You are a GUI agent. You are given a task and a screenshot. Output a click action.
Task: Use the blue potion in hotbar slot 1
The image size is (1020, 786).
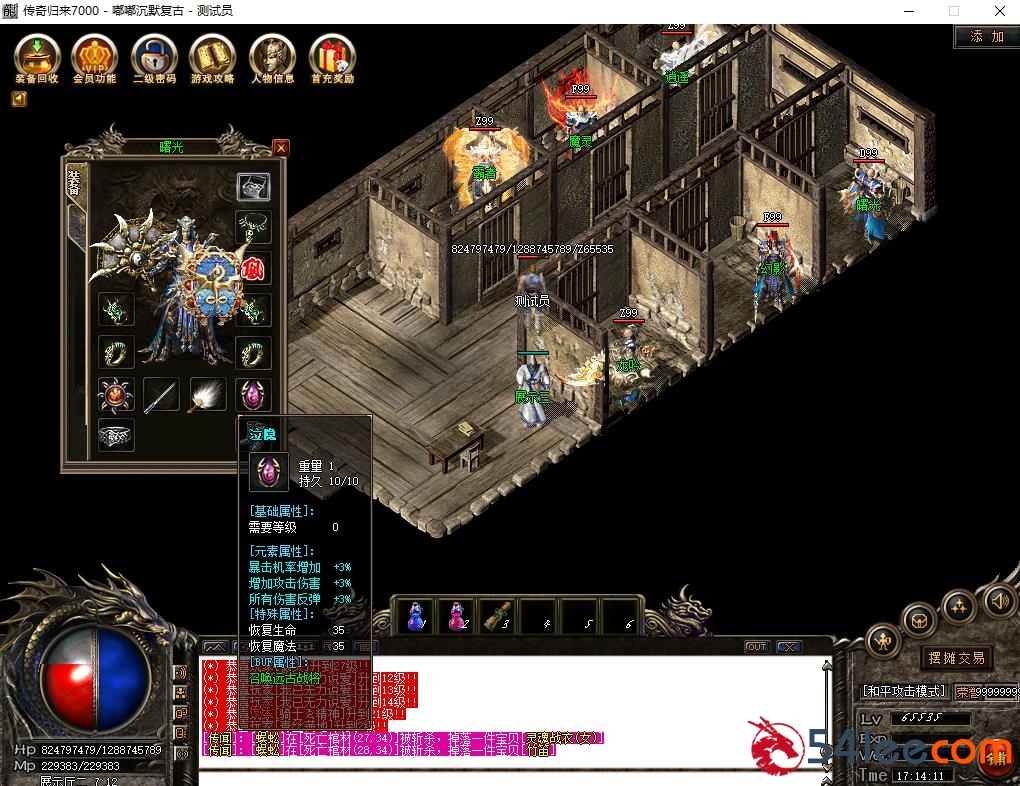click(x=414, y=616)
